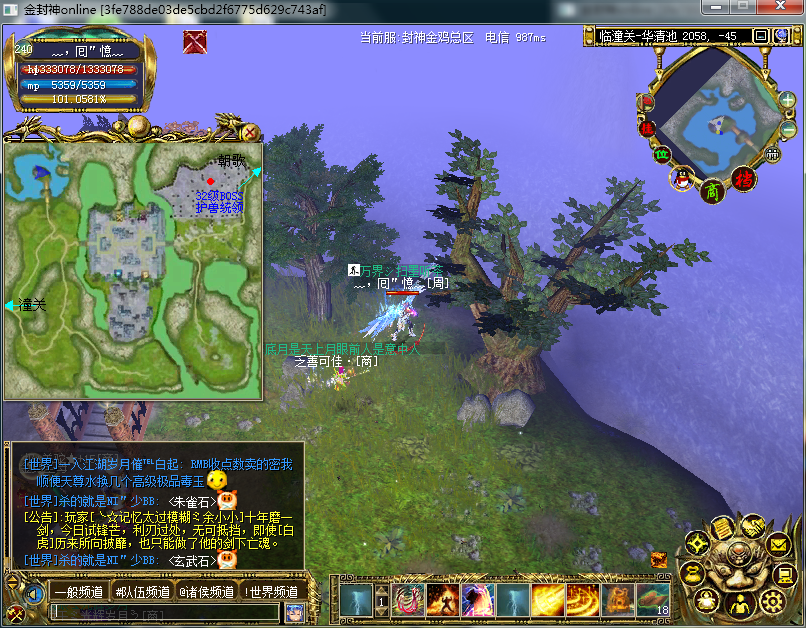
Task: Switch to the 诸侯频道 chat tab
Action: [206, 592]
